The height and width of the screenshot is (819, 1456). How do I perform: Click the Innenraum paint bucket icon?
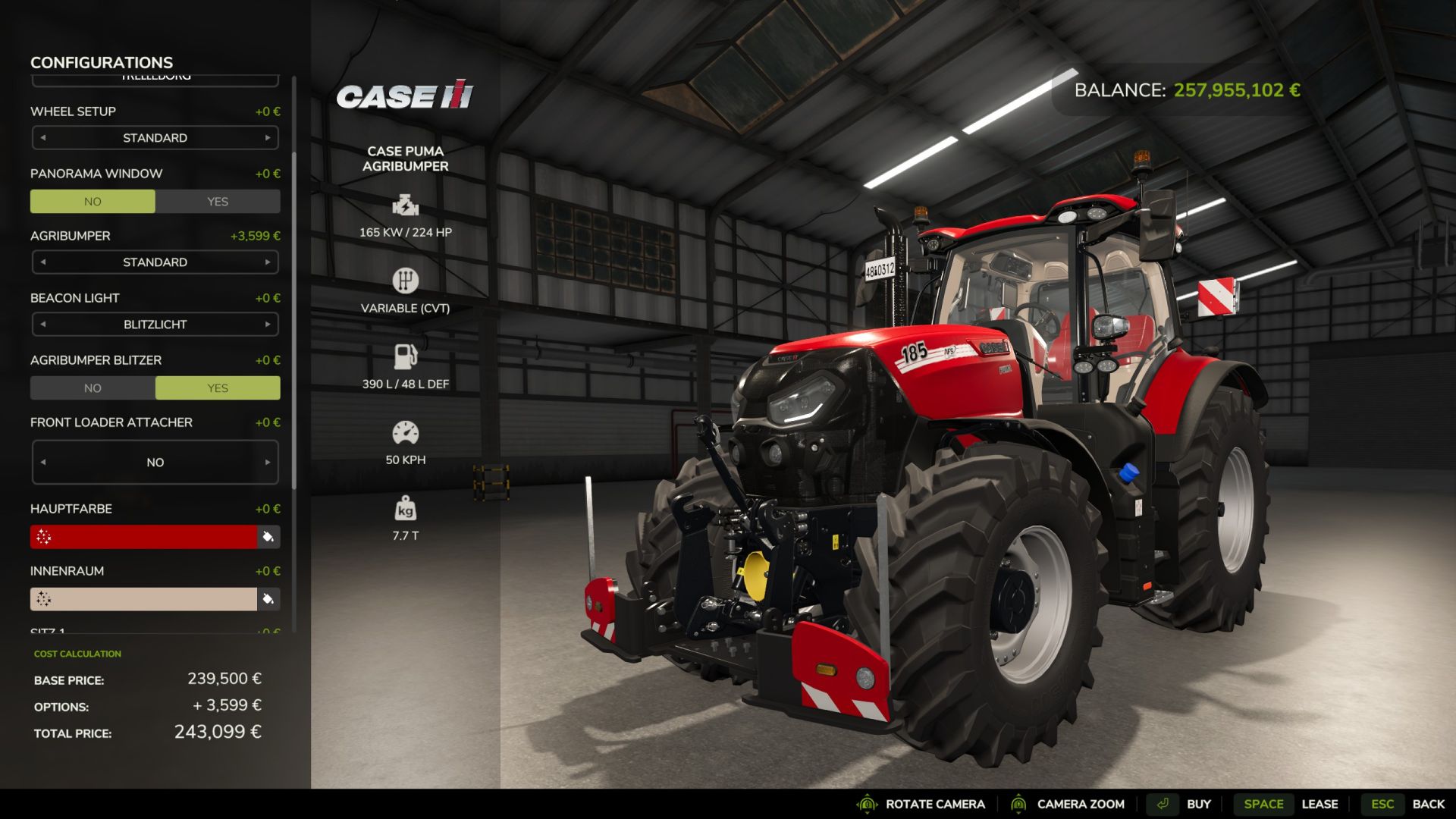[x=268, y=599]
